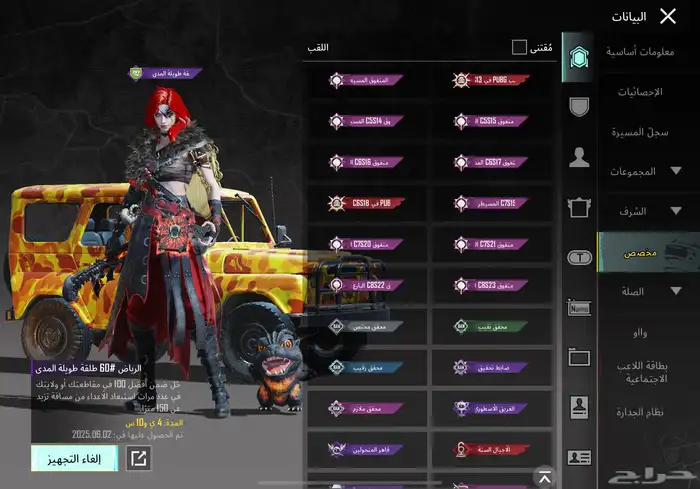Screen dimensions: 700x489
Task: Jump to top with double-chevron arrow
Action: (x=543, y=475)
